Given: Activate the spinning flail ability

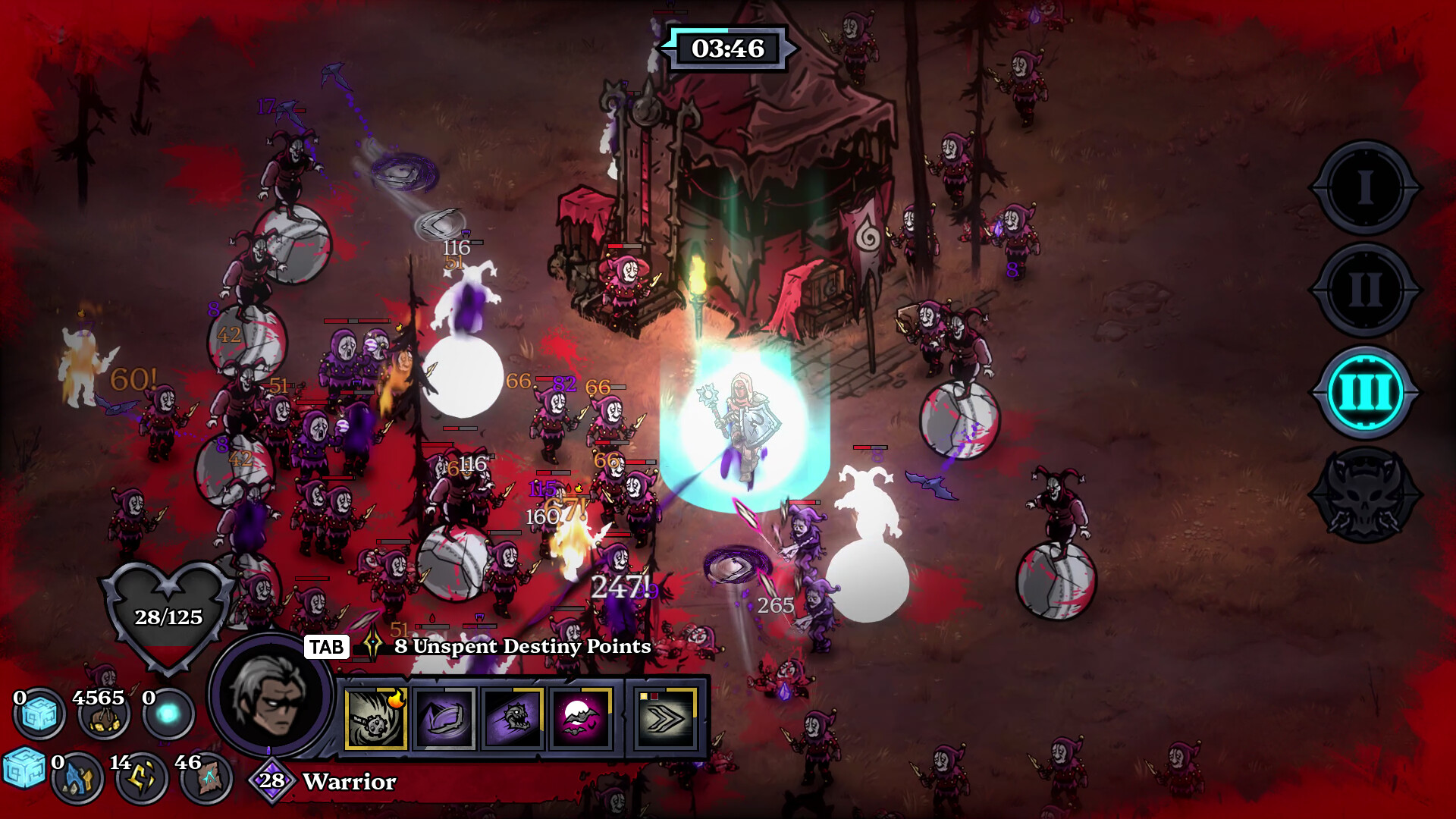Looking at the screenshot, I should click(376, 719).
